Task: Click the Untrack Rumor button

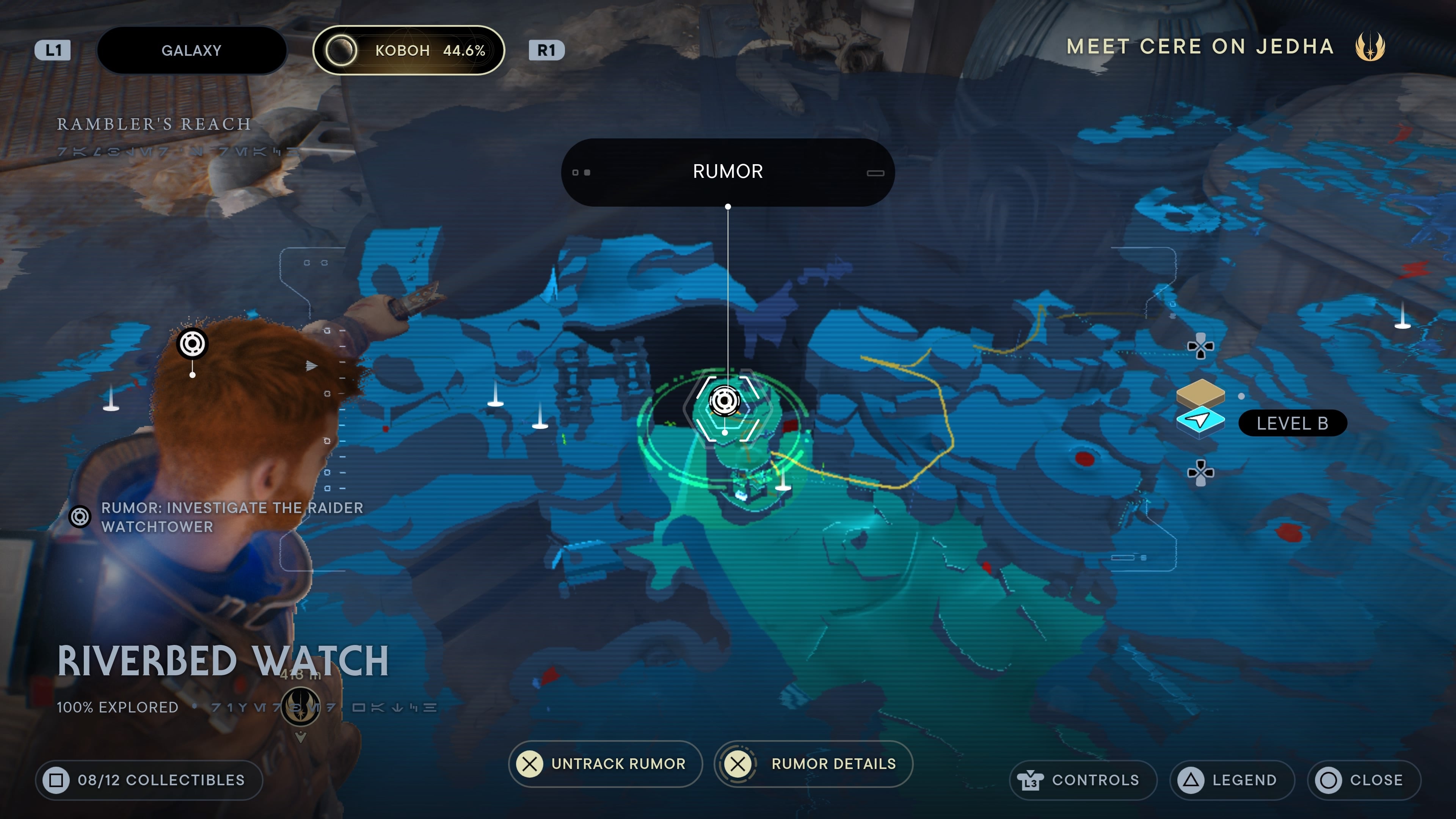Action: [605, 764]
